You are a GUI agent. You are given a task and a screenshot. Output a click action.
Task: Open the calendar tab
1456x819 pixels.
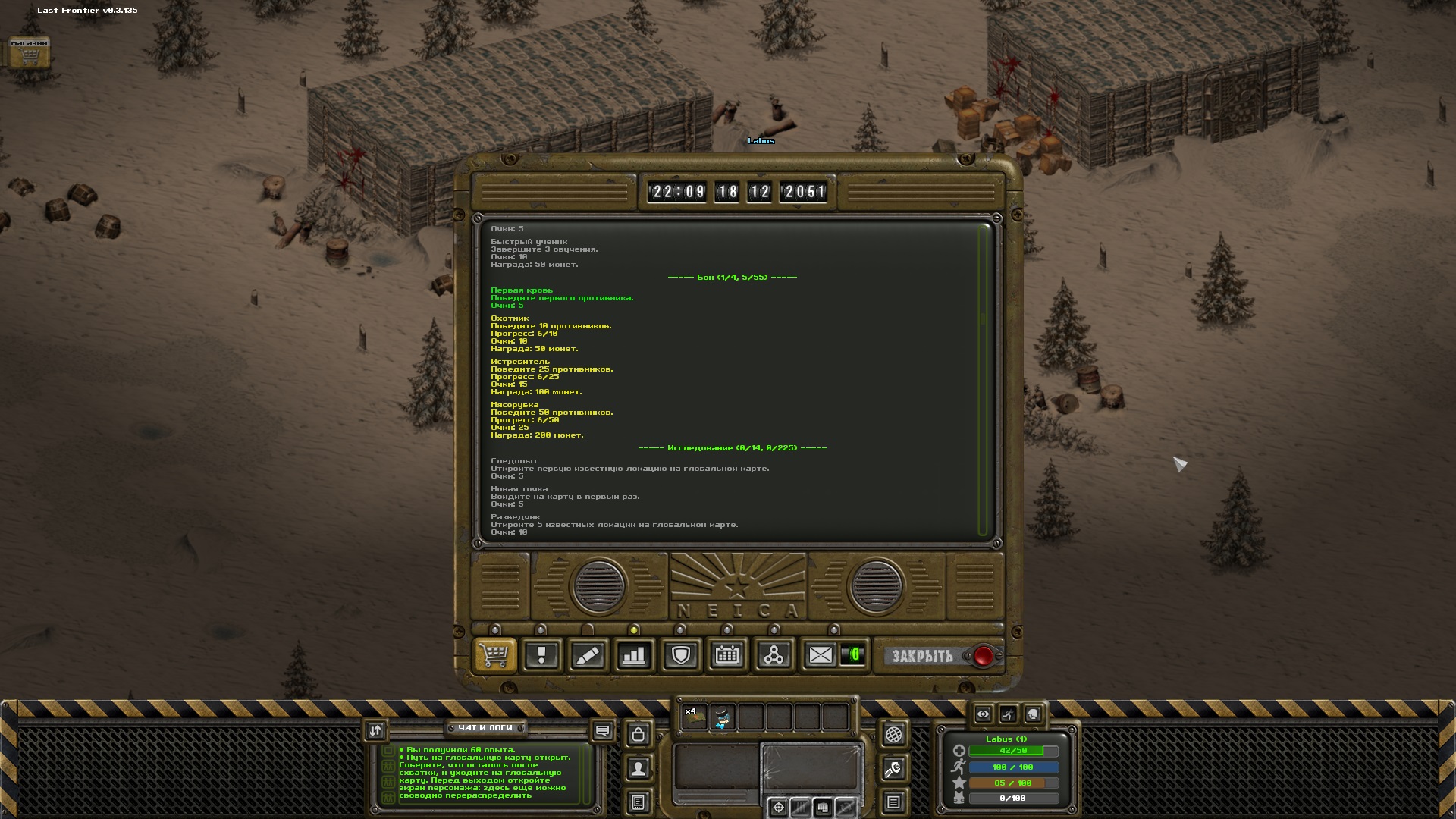coord(727,655)
